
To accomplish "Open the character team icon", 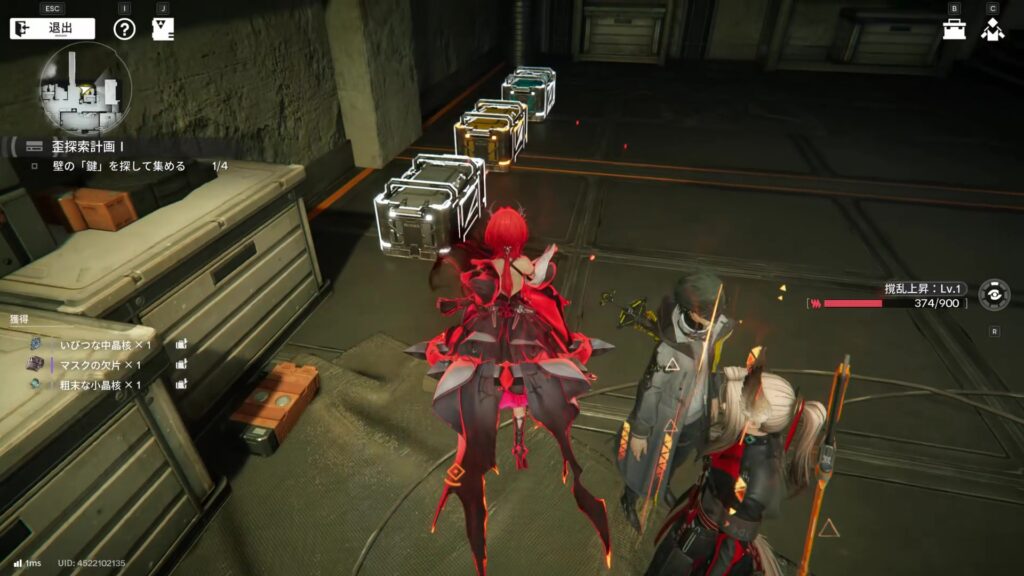I will [992, 29].
